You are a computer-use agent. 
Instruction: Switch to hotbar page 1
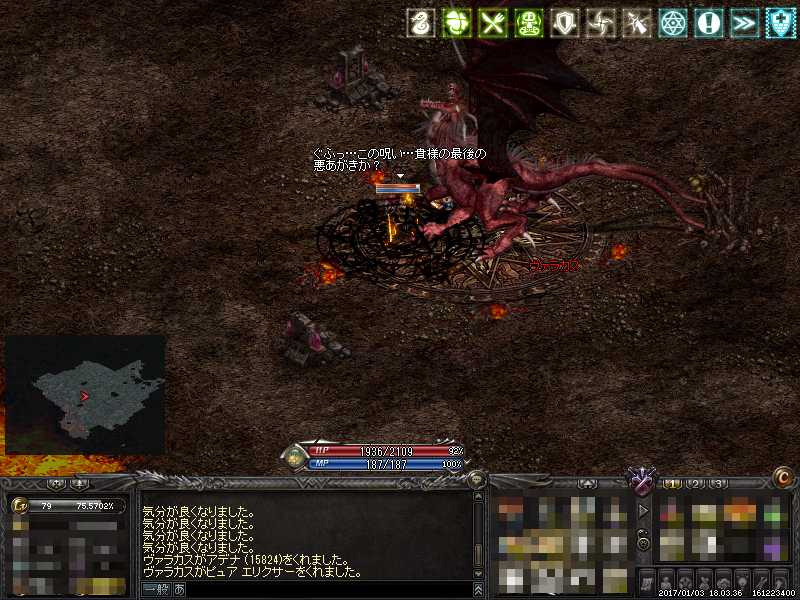[x=673, y=484]
